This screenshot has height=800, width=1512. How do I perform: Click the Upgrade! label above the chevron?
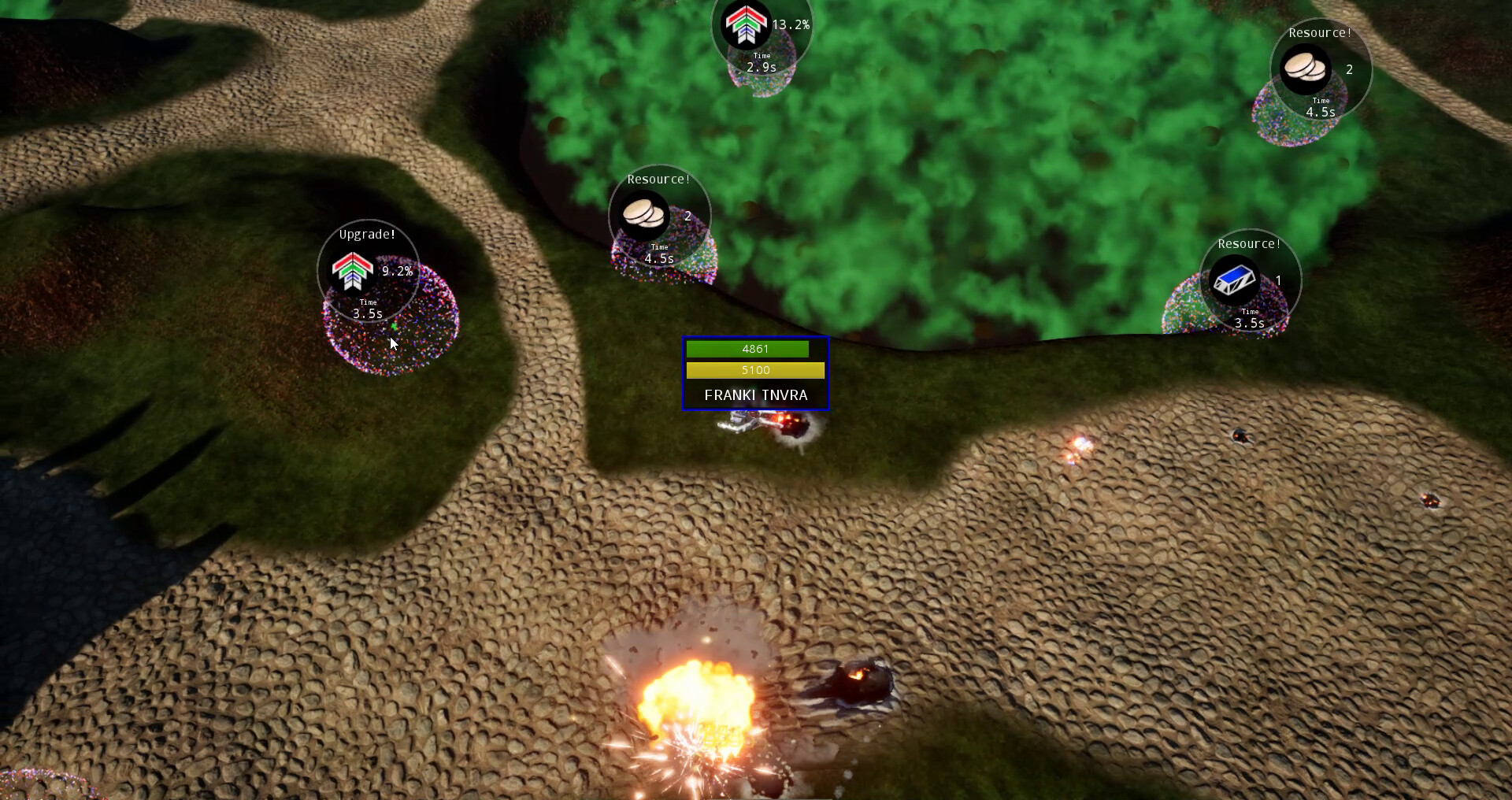click(x=366, y=233)
